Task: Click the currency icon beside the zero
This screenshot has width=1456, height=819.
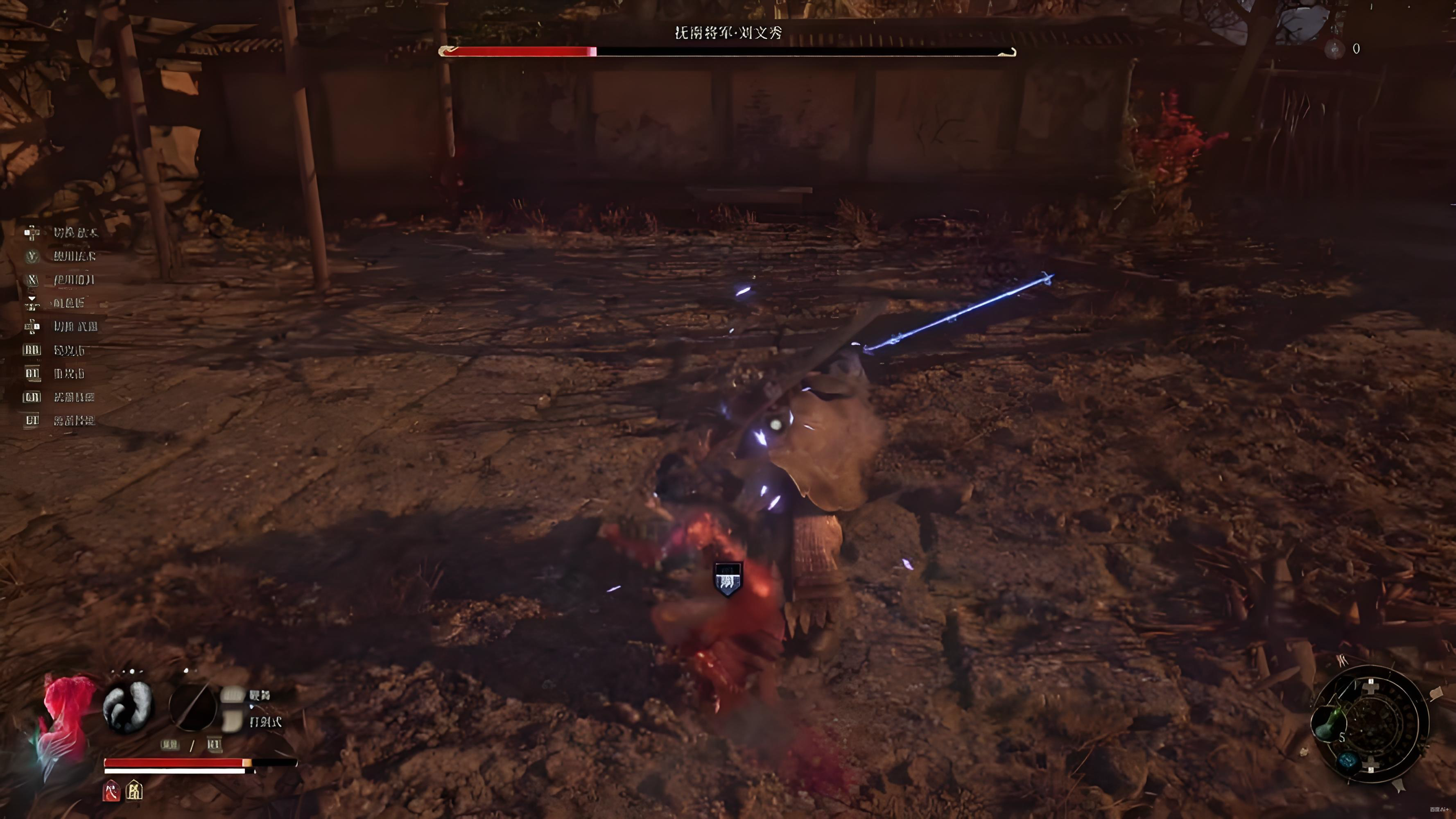Action: tap(1335, 49)
